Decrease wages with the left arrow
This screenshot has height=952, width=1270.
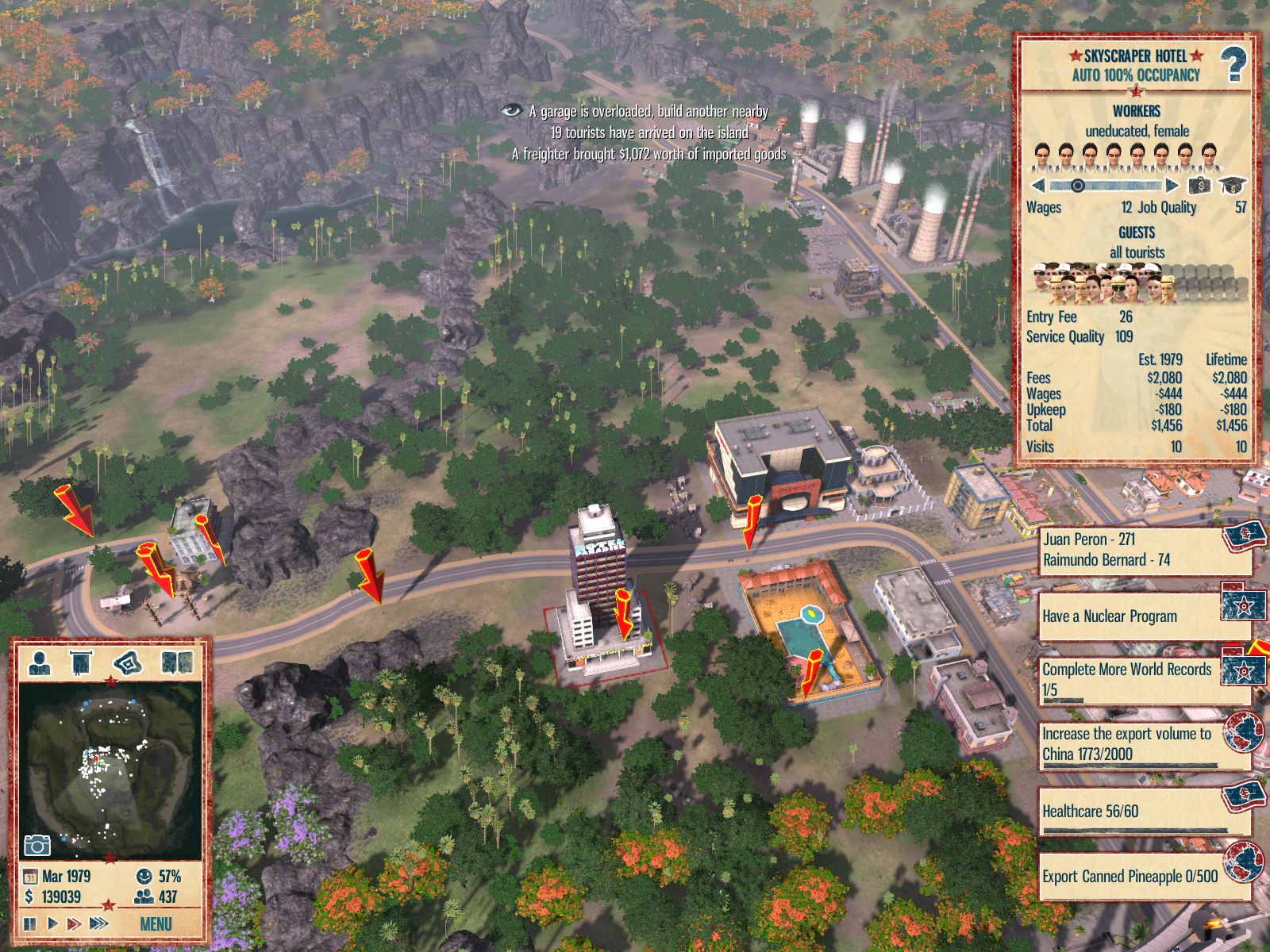click(x=1038, y=186)
